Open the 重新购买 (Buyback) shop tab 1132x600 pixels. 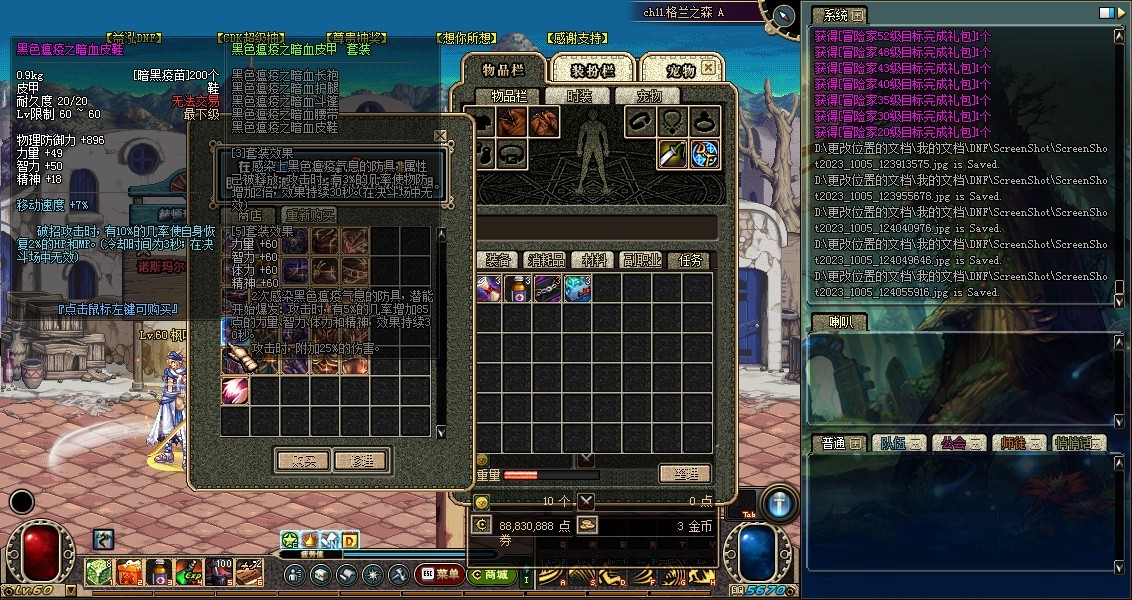tap(309, 215)
